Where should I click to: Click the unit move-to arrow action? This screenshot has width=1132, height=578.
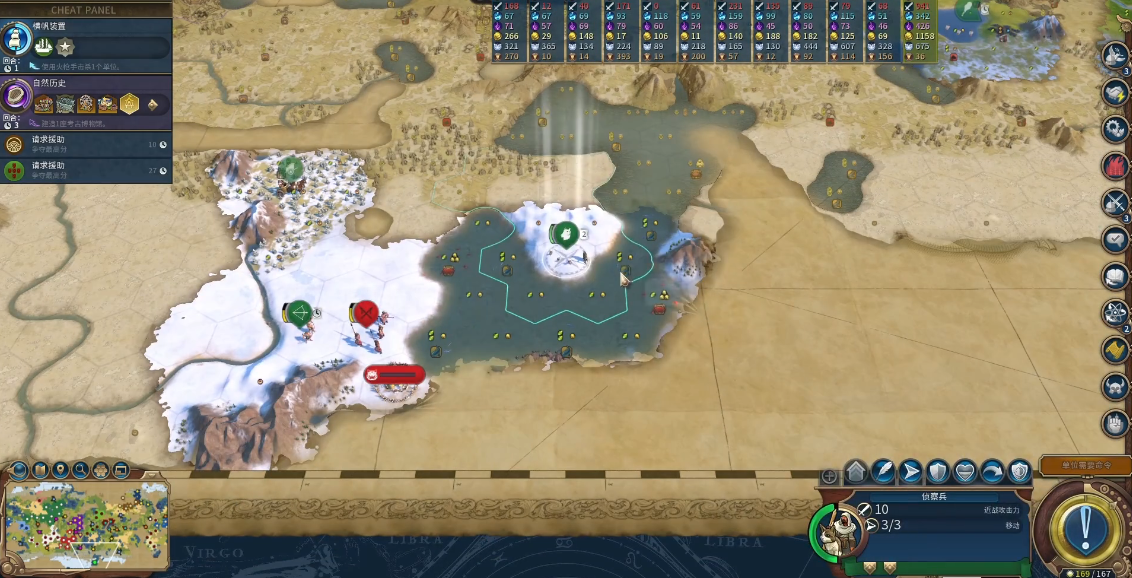point(911,471)
